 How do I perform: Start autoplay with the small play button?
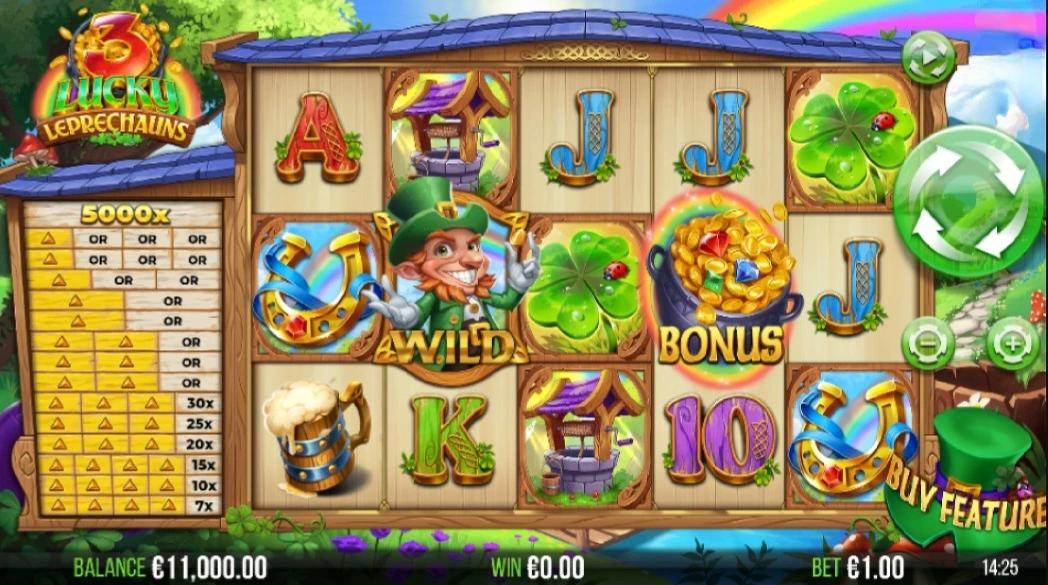(927, 58)
